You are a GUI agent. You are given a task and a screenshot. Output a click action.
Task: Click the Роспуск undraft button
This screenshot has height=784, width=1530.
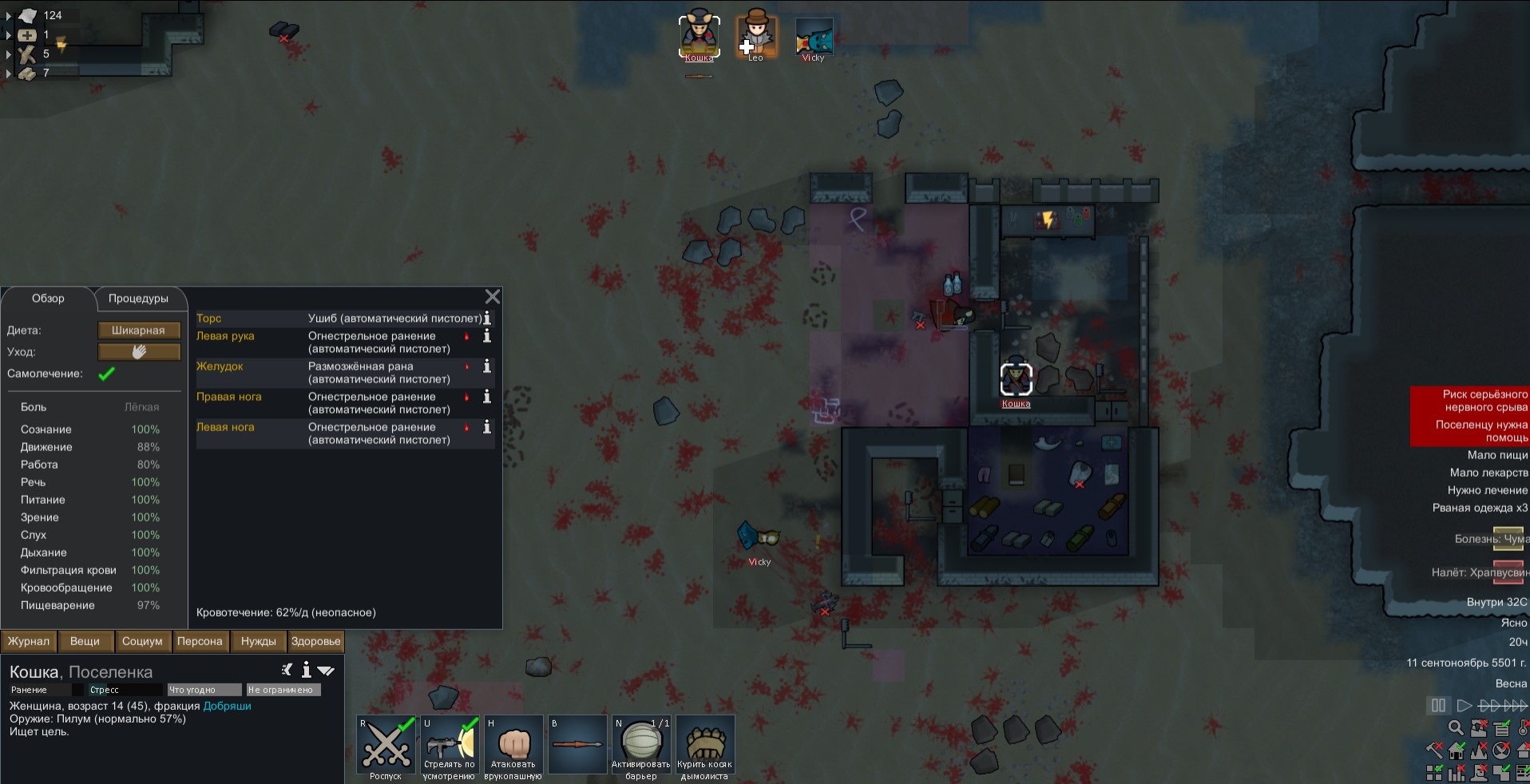coord(386,747)
